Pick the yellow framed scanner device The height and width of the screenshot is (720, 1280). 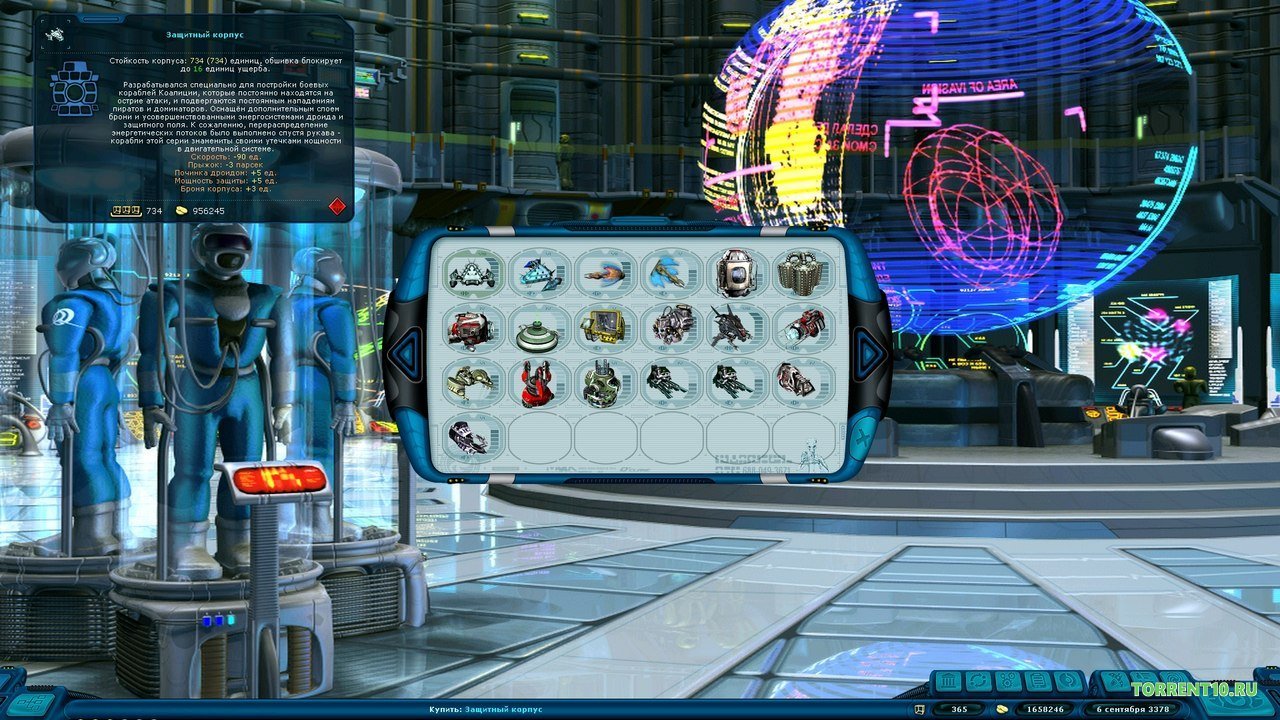tap(604, 329)
